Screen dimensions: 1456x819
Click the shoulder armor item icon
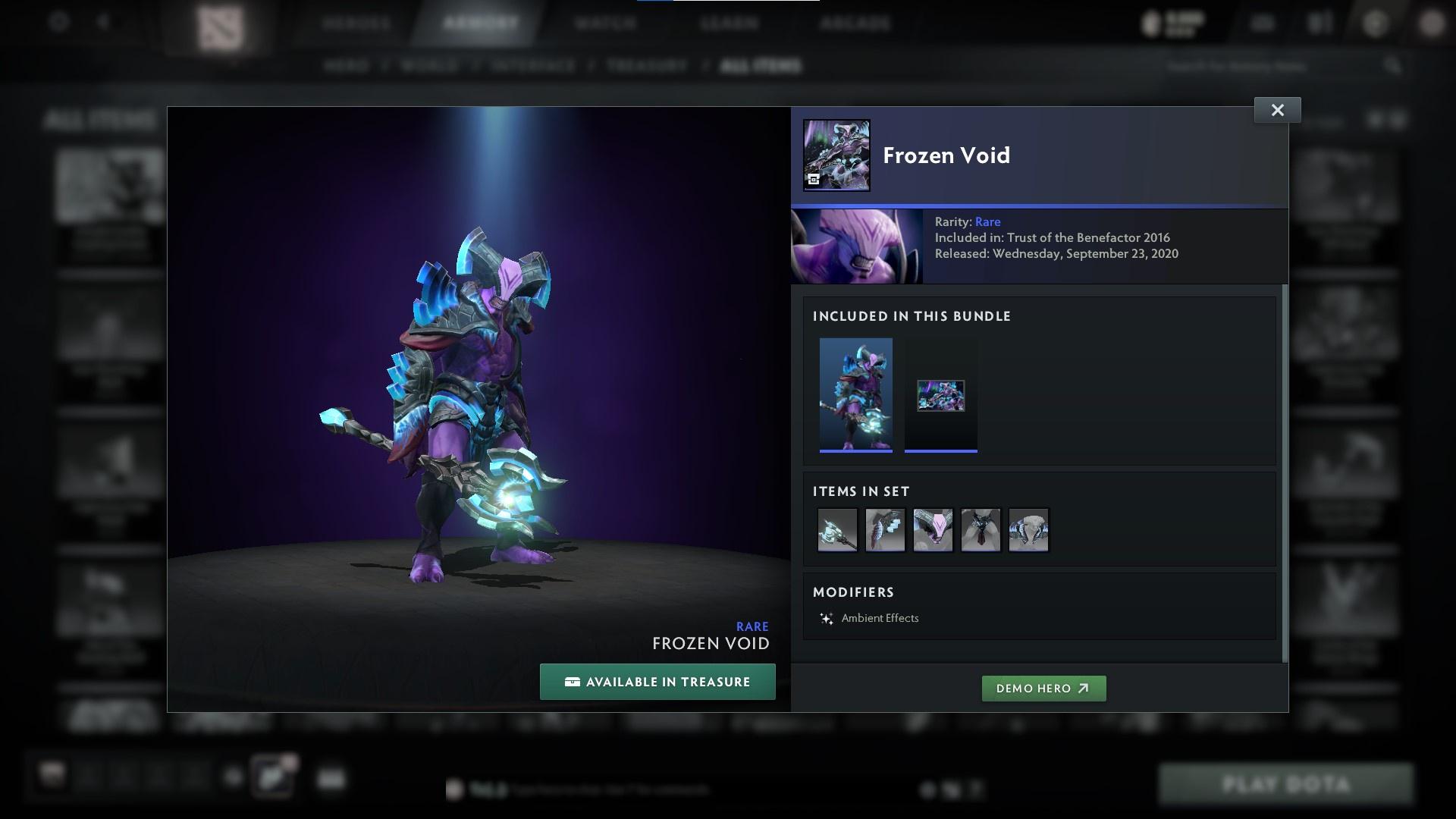click(x=885, y=529)
